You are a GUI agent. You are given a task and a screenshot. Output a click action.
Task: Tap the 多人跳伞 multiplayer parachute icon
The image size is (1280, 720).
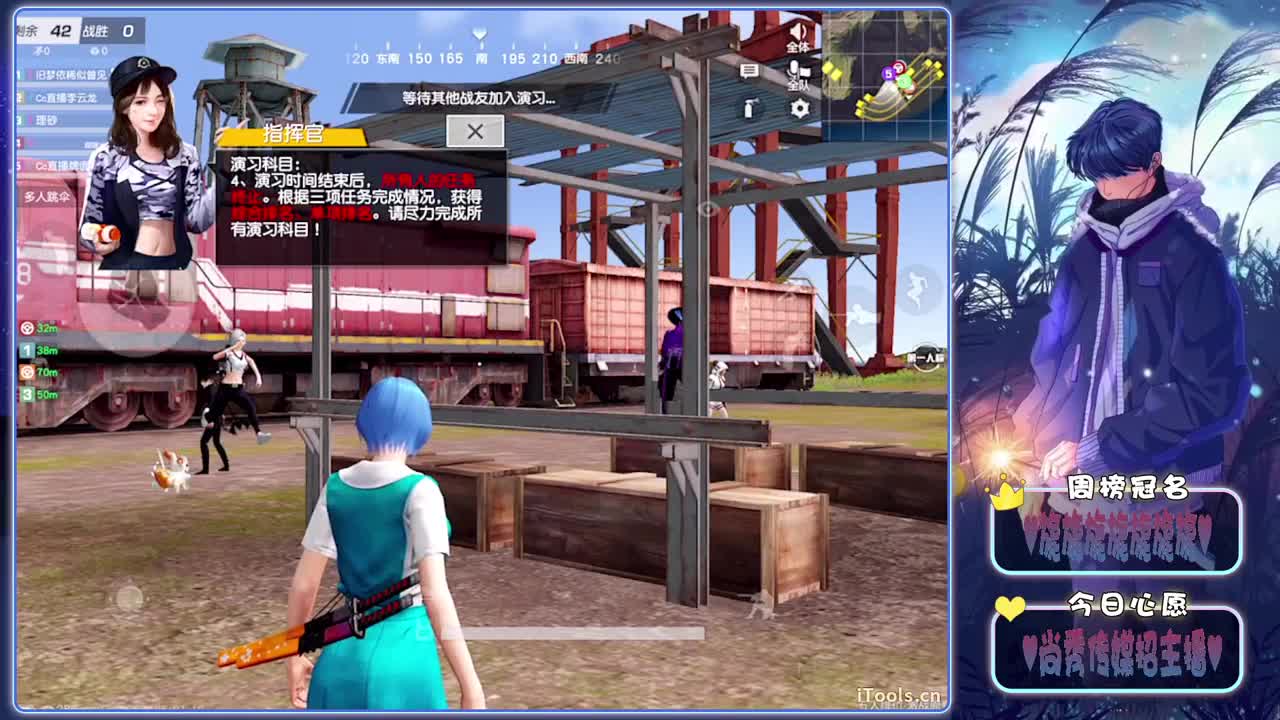coord(47,197)
